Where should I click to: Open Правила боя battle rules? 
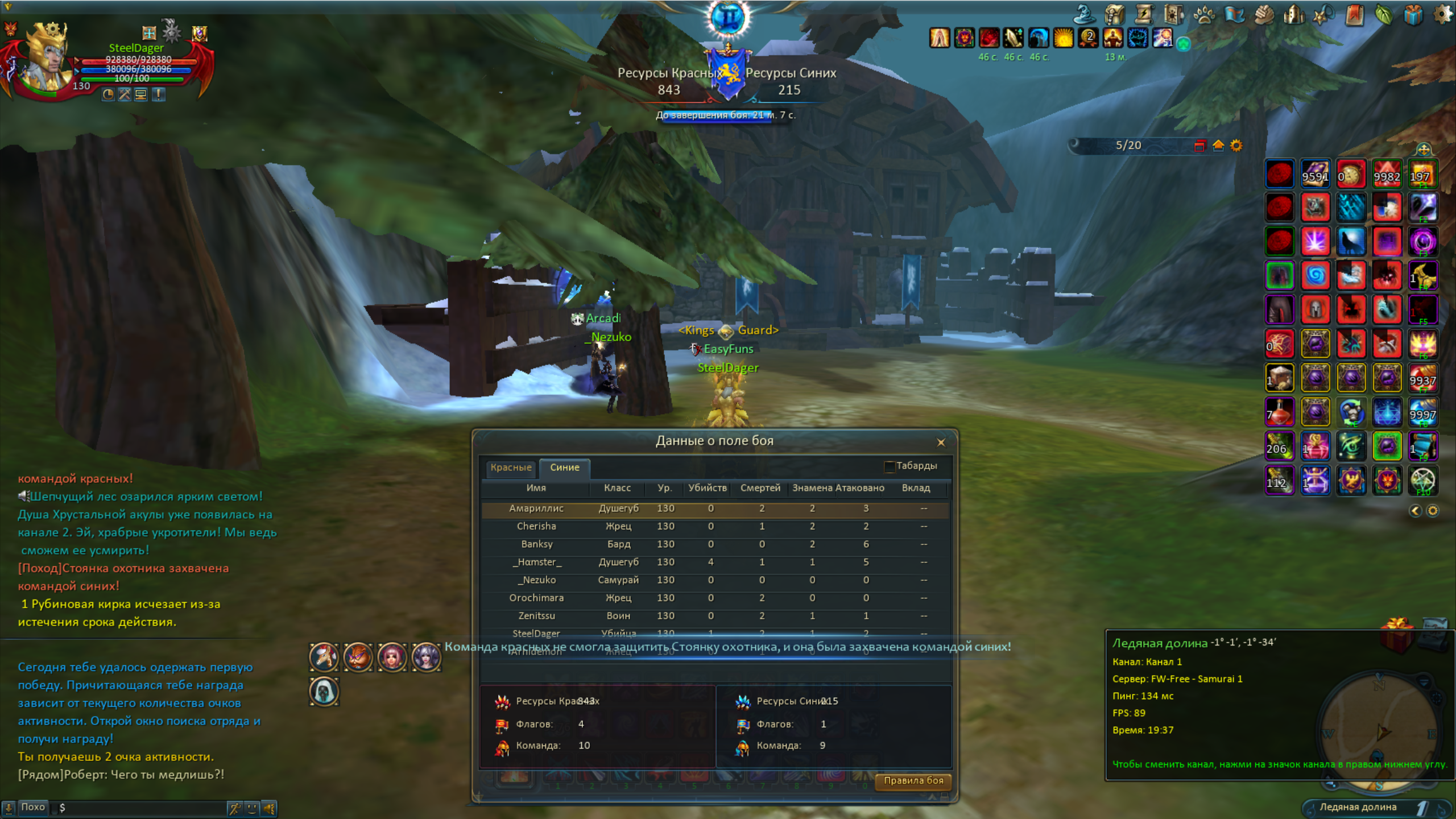click(913, 781)
